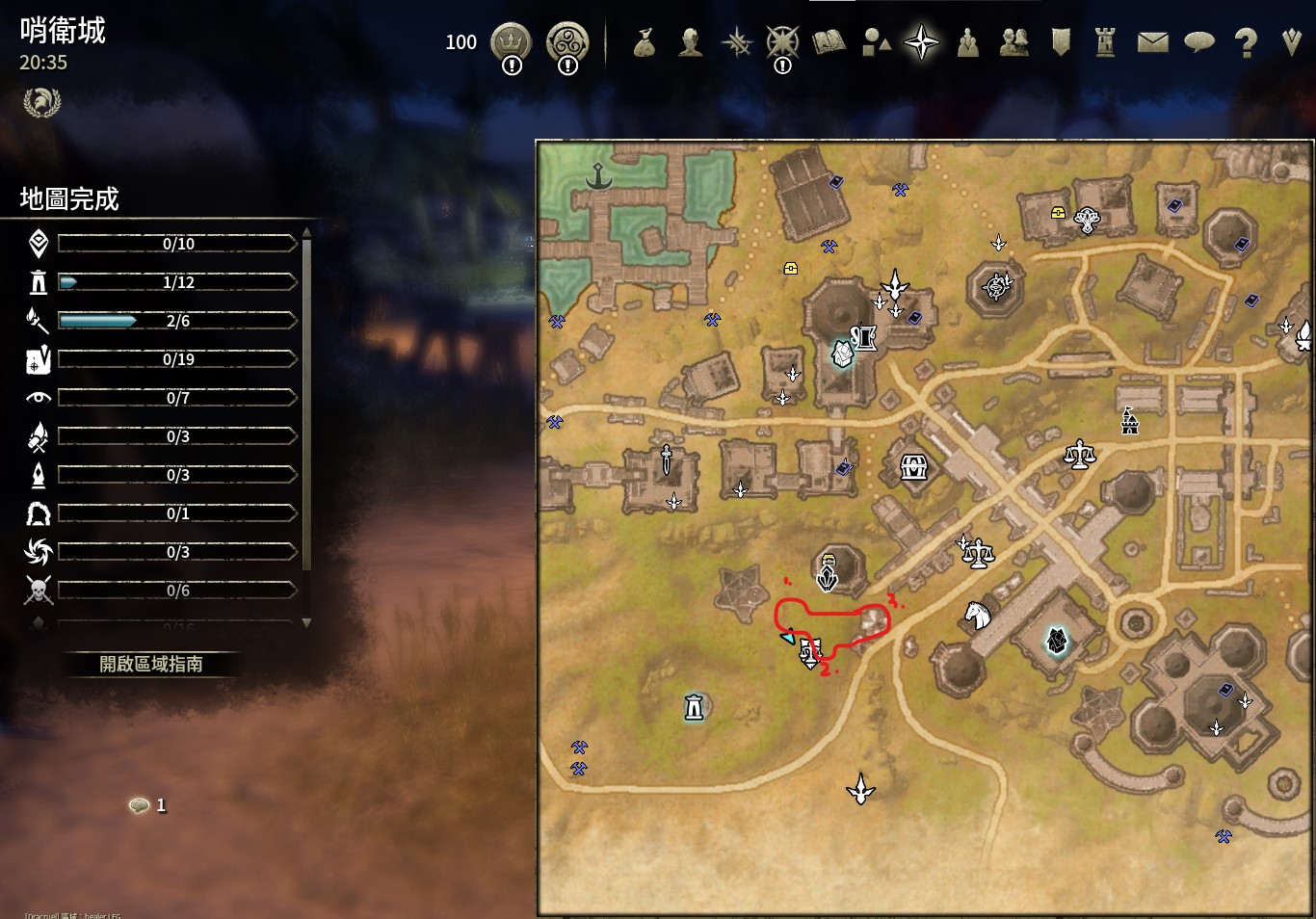This screenshot has width=1316, height=919.
Task: Open the journal book menu
Action: coord(829,42)
